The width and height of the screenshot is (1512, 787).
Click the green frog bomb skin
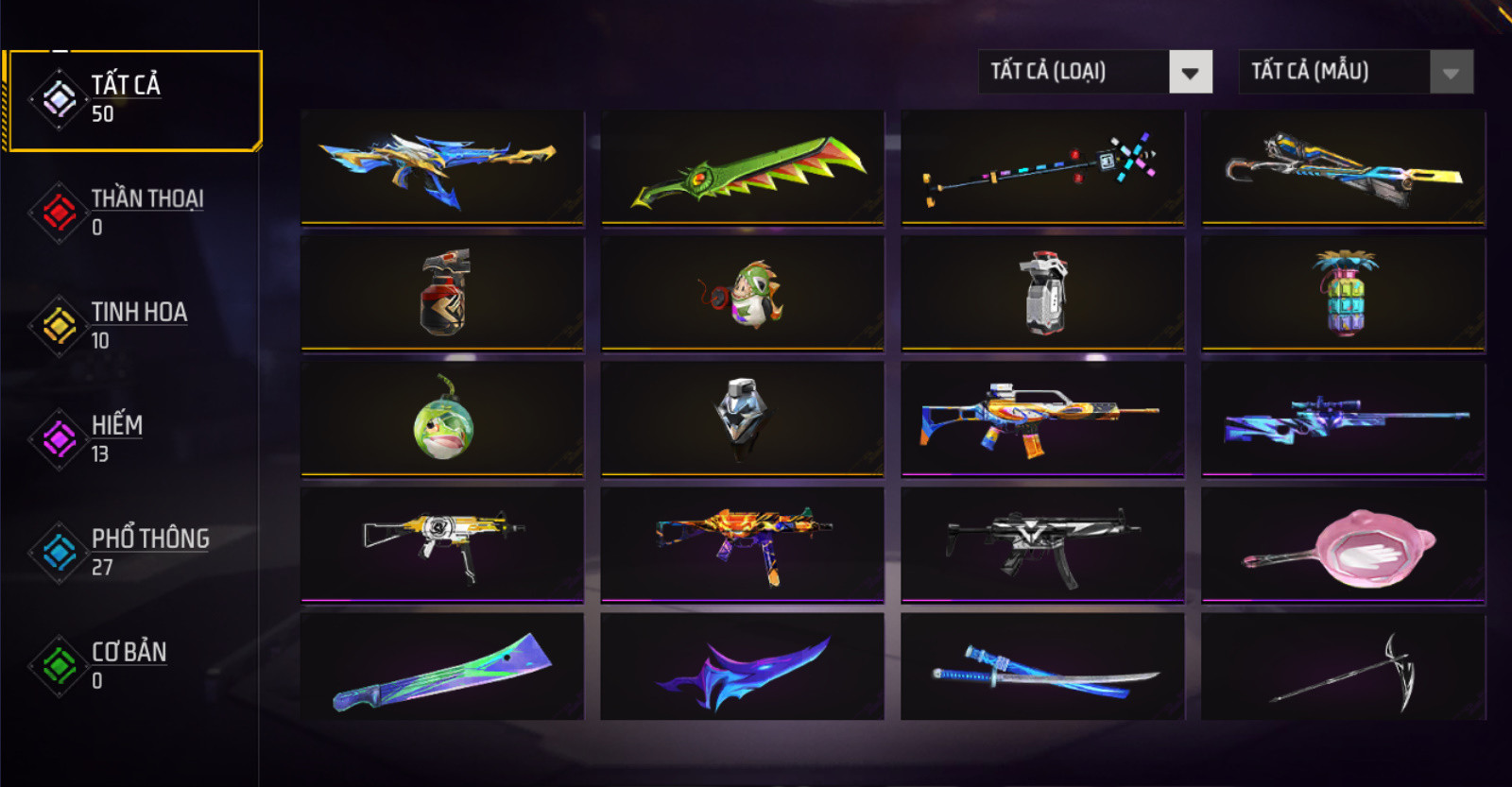pos(442,419)
